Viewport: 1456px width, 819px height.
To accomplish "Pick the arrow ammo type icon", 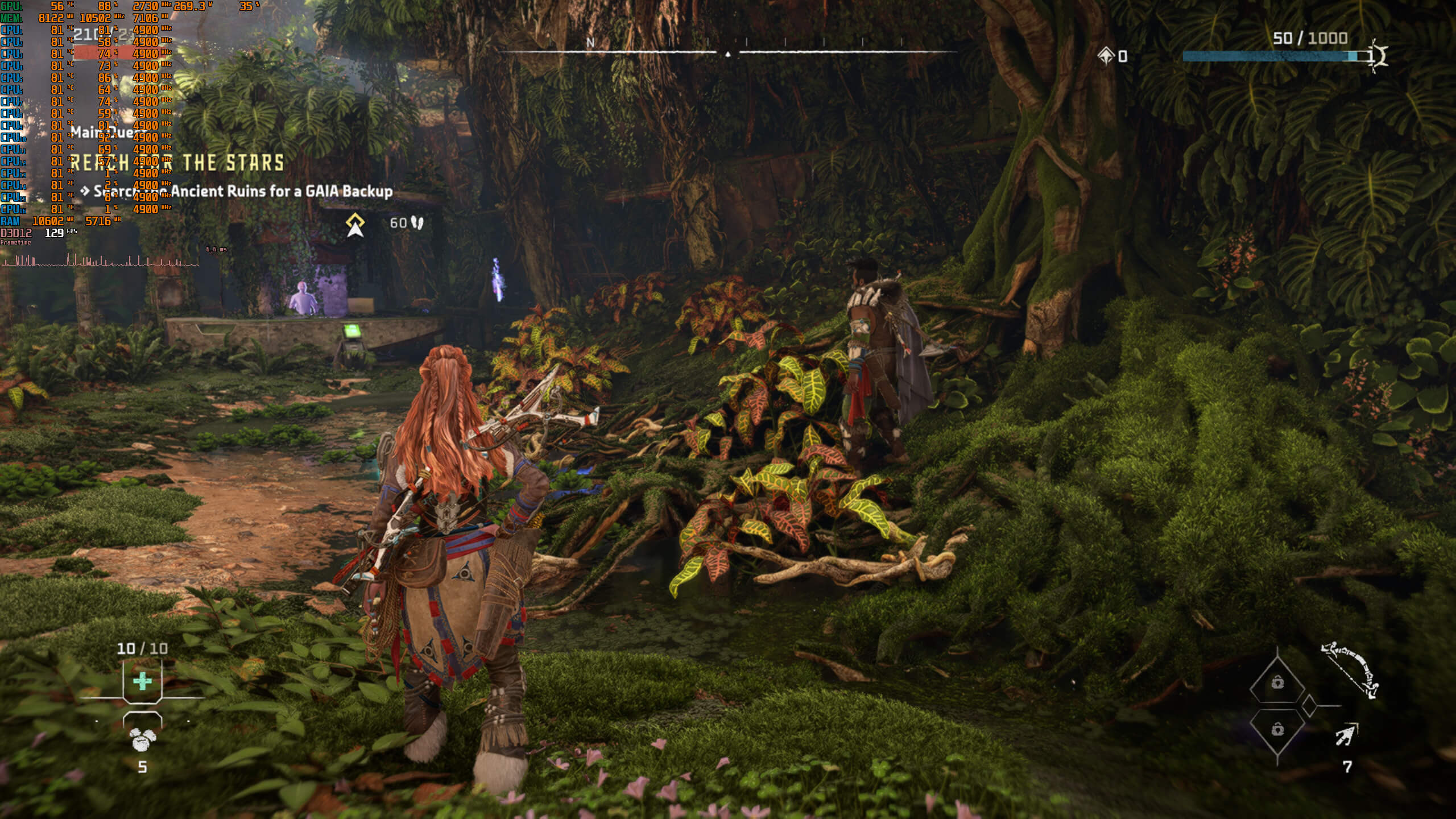I will [x=1347, y=735].
